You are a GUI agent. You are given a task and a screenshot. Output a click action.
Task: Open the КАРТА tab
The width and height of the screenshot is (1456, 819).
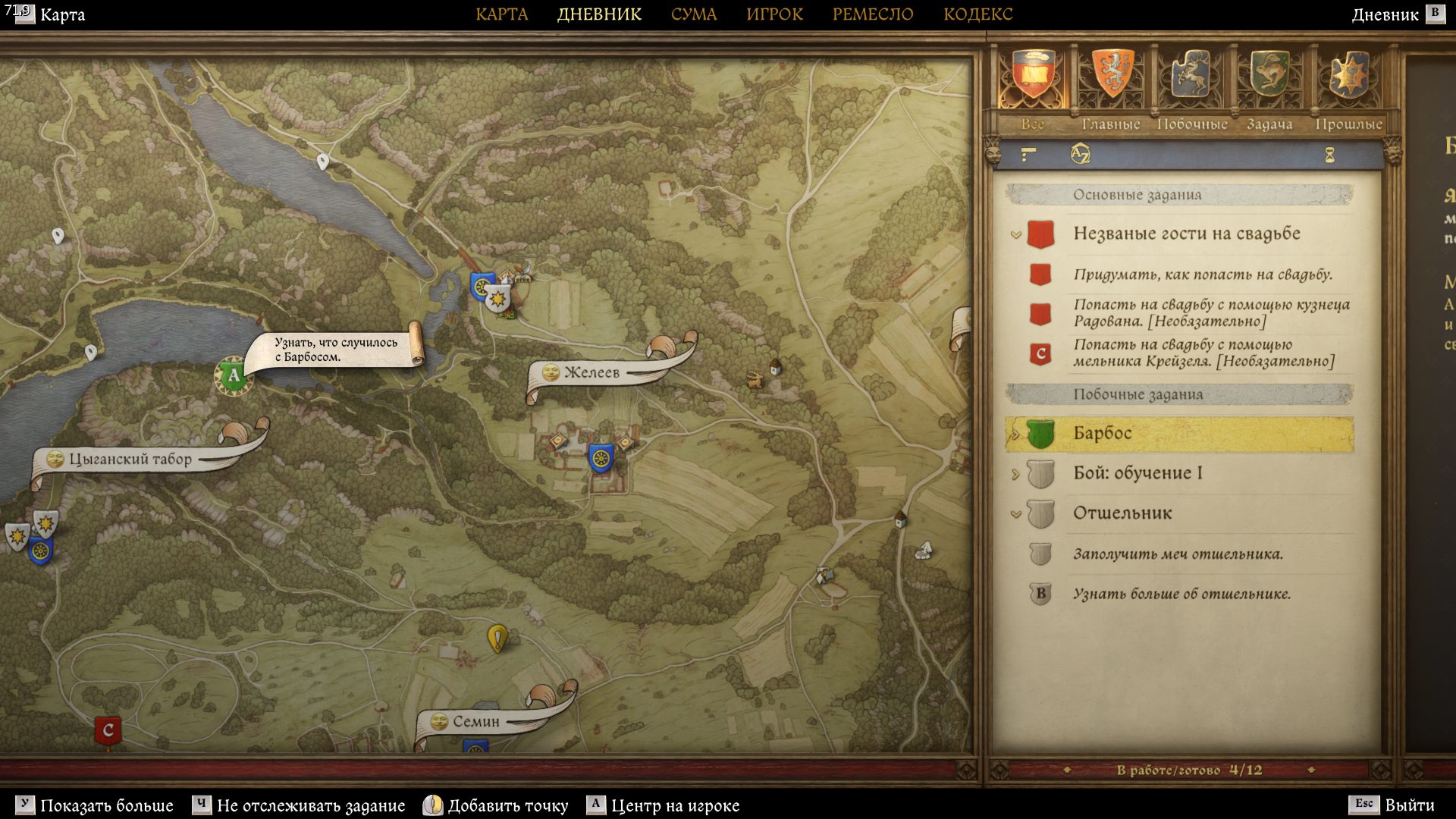click(x=501, y=14)
